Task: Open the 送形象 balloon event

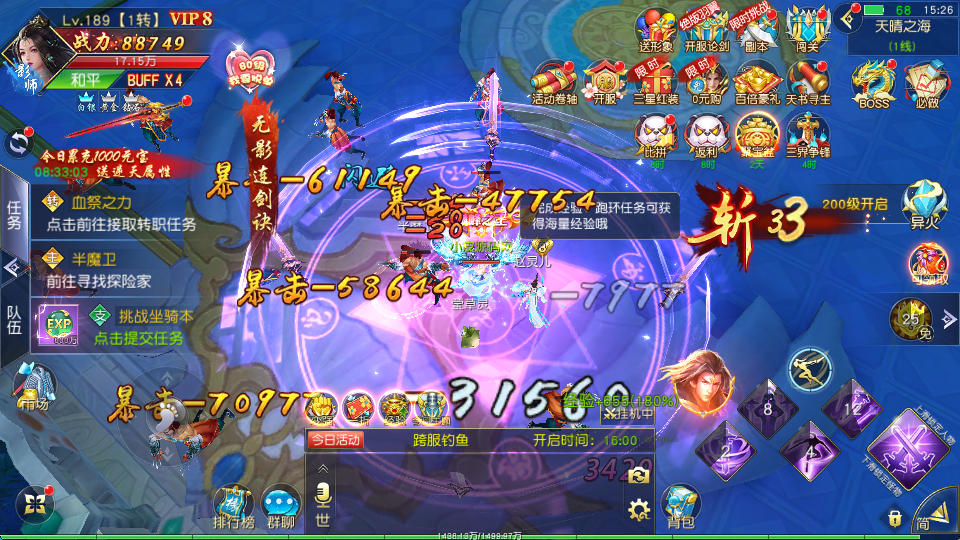Action: click(656, 26)
